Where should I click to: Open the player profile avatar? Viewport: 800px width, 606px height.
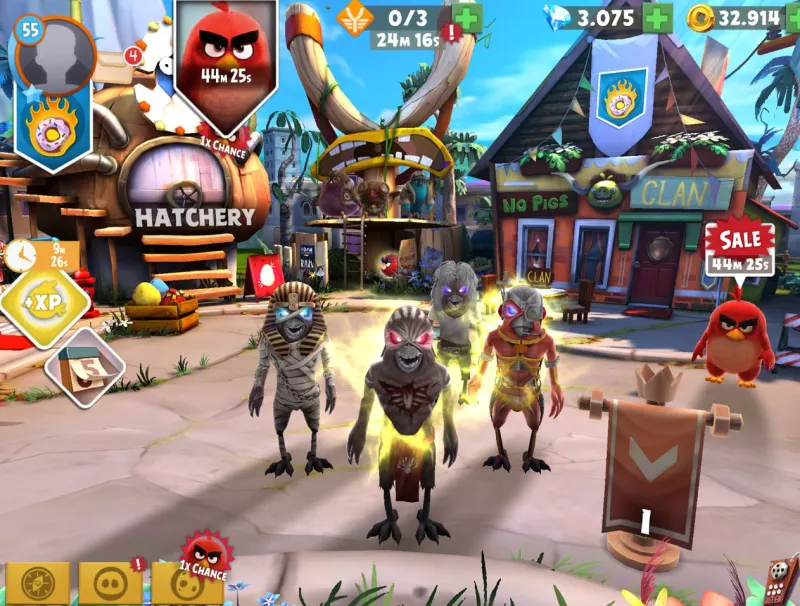(56, 57)
